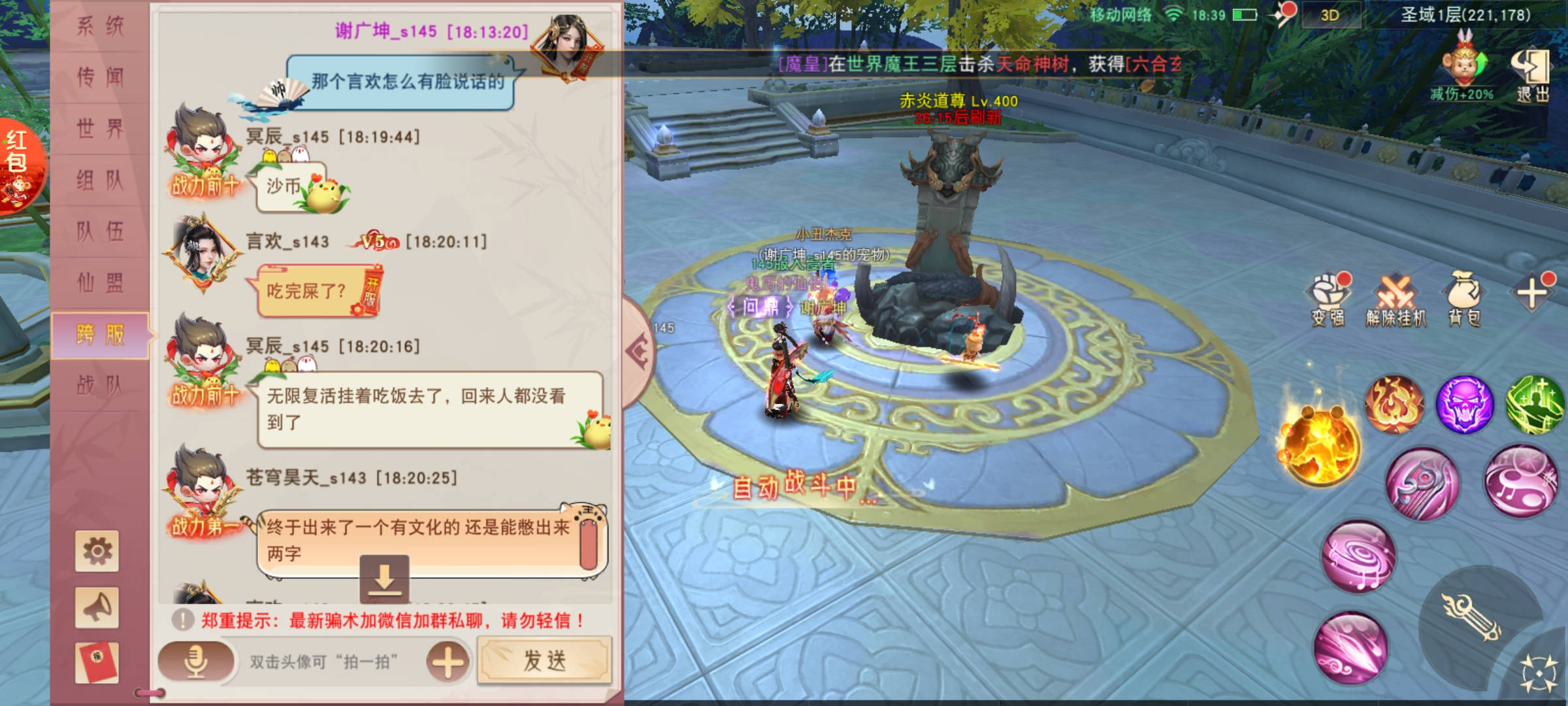Open the 传闻 channel tab
The height and width of the screenshot is (706, 1568).
coord(100,77)
